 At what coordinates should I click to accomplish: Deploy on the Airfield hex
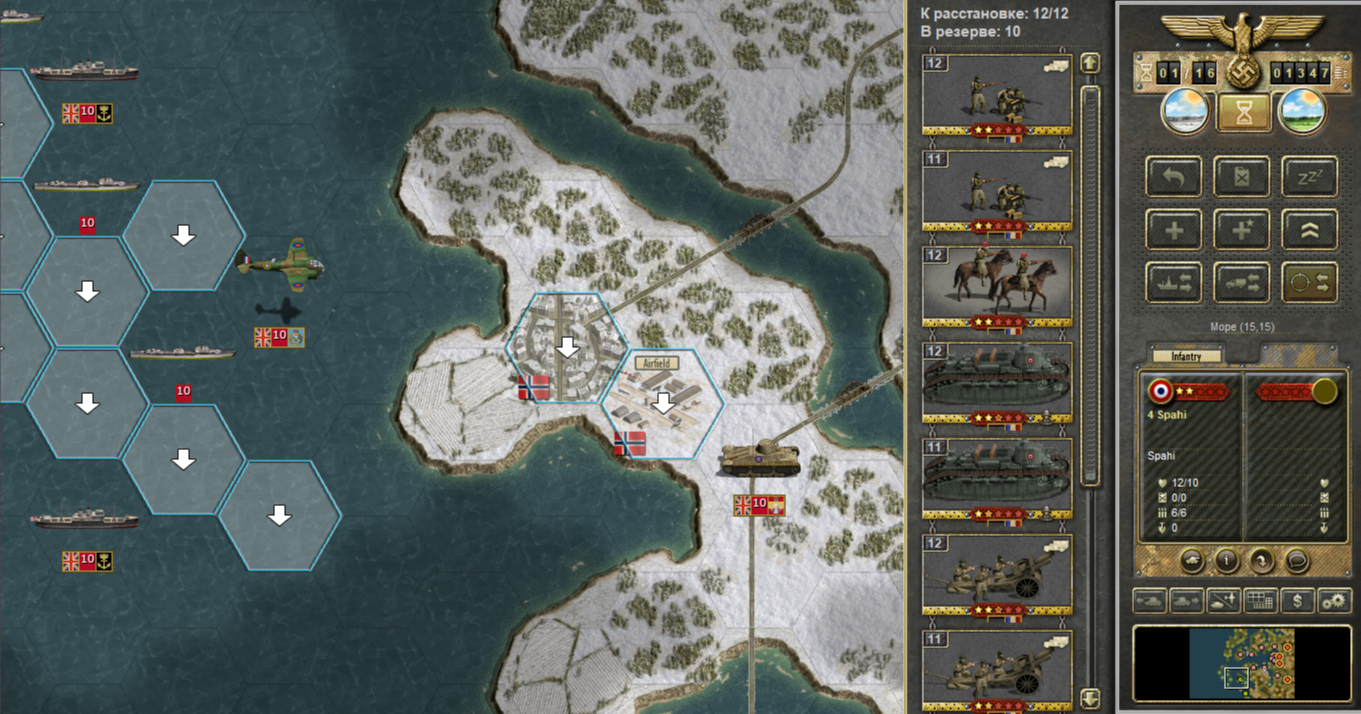(x=661, y=403)
